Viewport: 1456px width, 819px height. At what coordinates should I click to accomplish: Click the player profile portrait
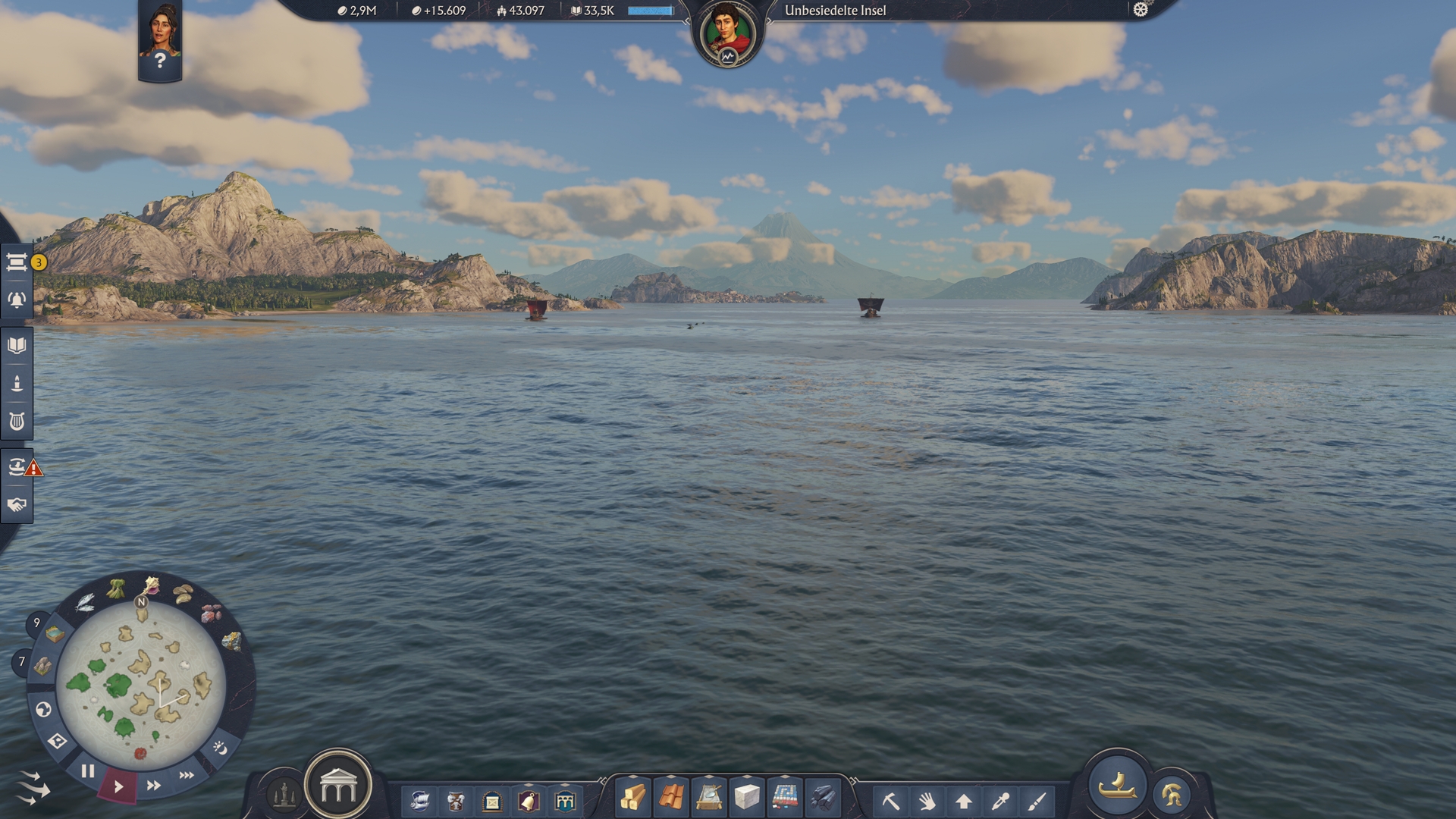click(x=727, y=34)
